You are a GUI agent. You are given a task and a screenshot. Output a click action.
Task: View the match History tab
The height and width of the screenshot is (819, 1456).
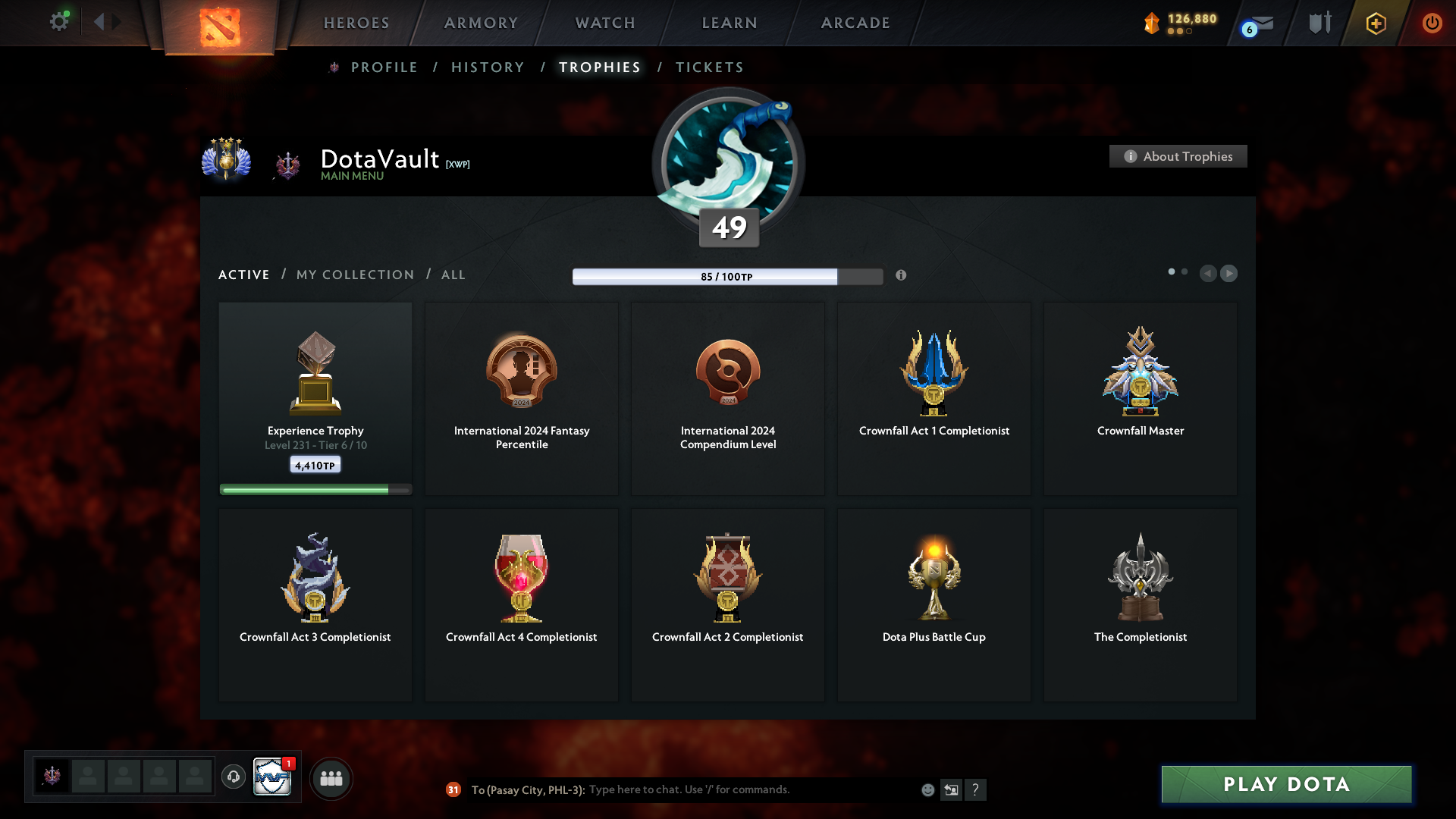click(x=488, y=67)
